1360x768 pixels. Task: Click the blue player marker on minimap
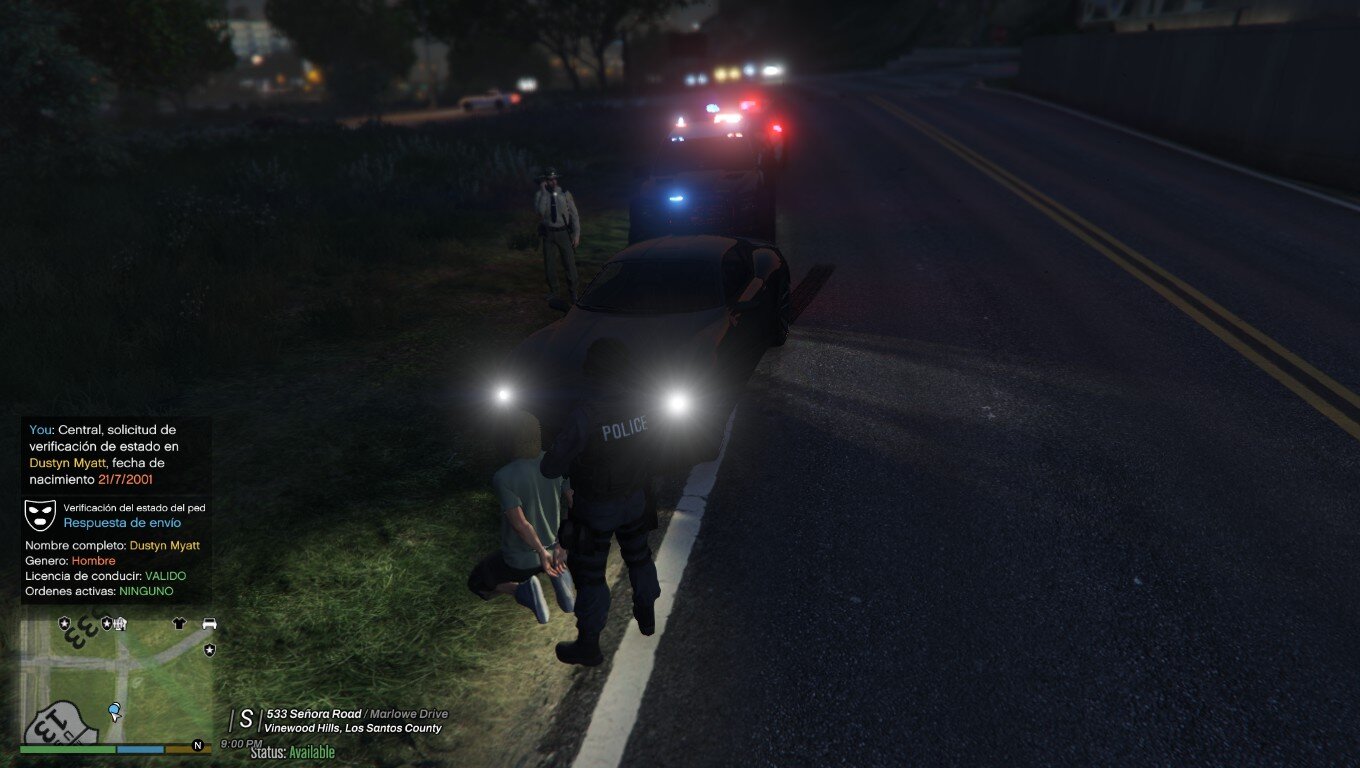point(115,711)
